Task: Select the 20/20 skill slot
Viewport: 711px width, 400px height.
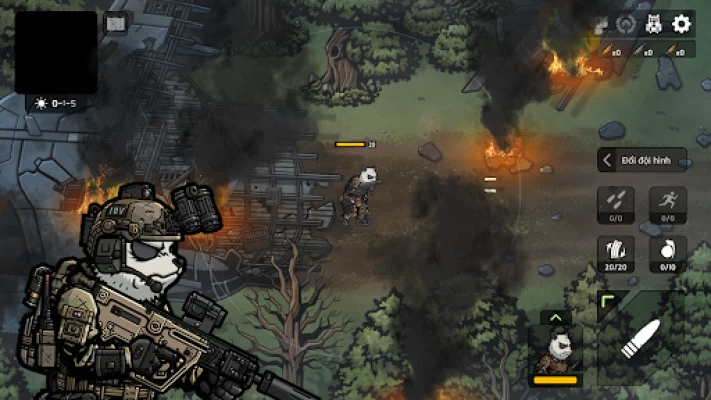Action: pos(616,253)
